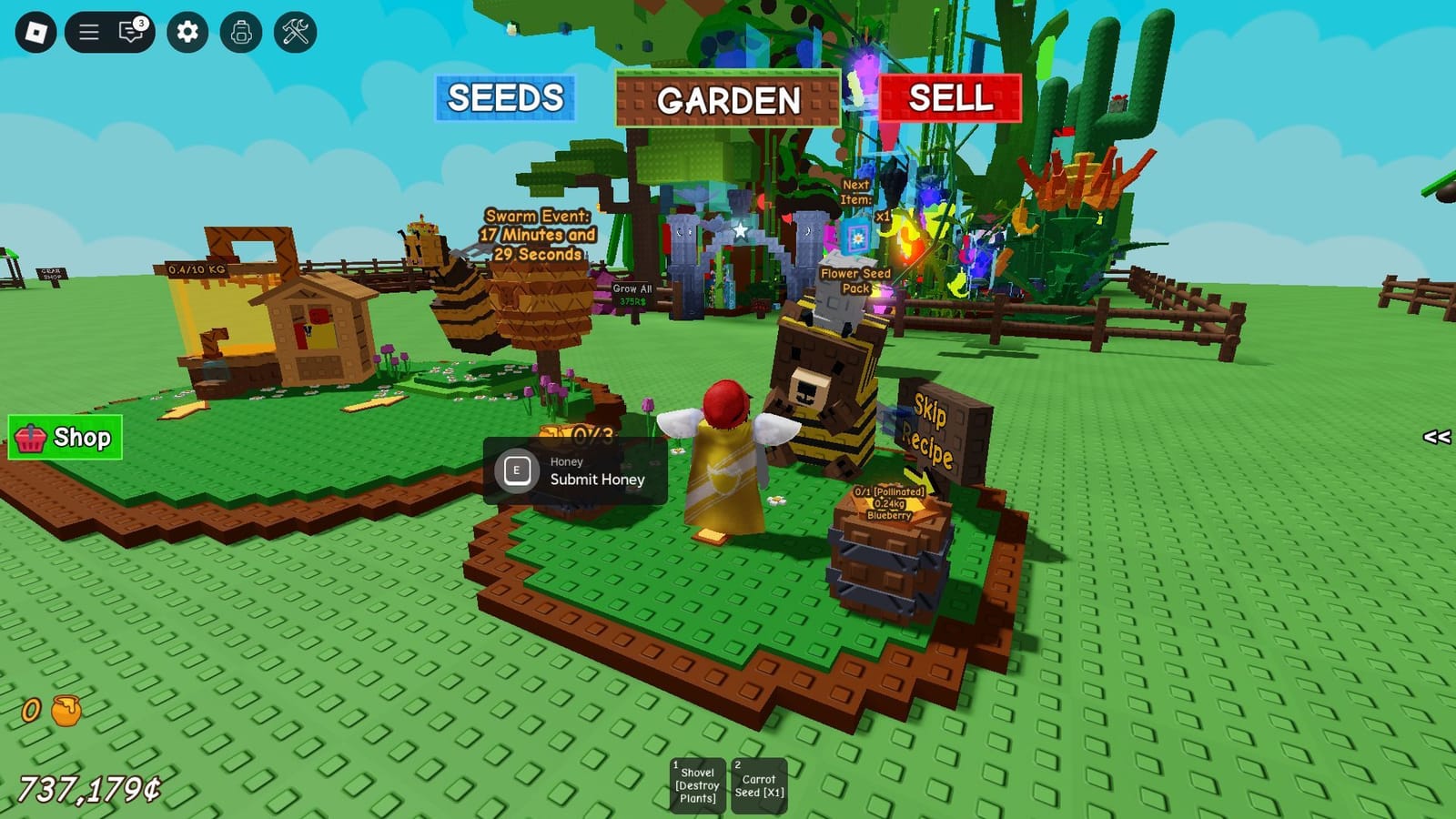Collapse the side panel with the << arrow
This screenshot has height=819, width=1456.
click(x=1437, y=439)
